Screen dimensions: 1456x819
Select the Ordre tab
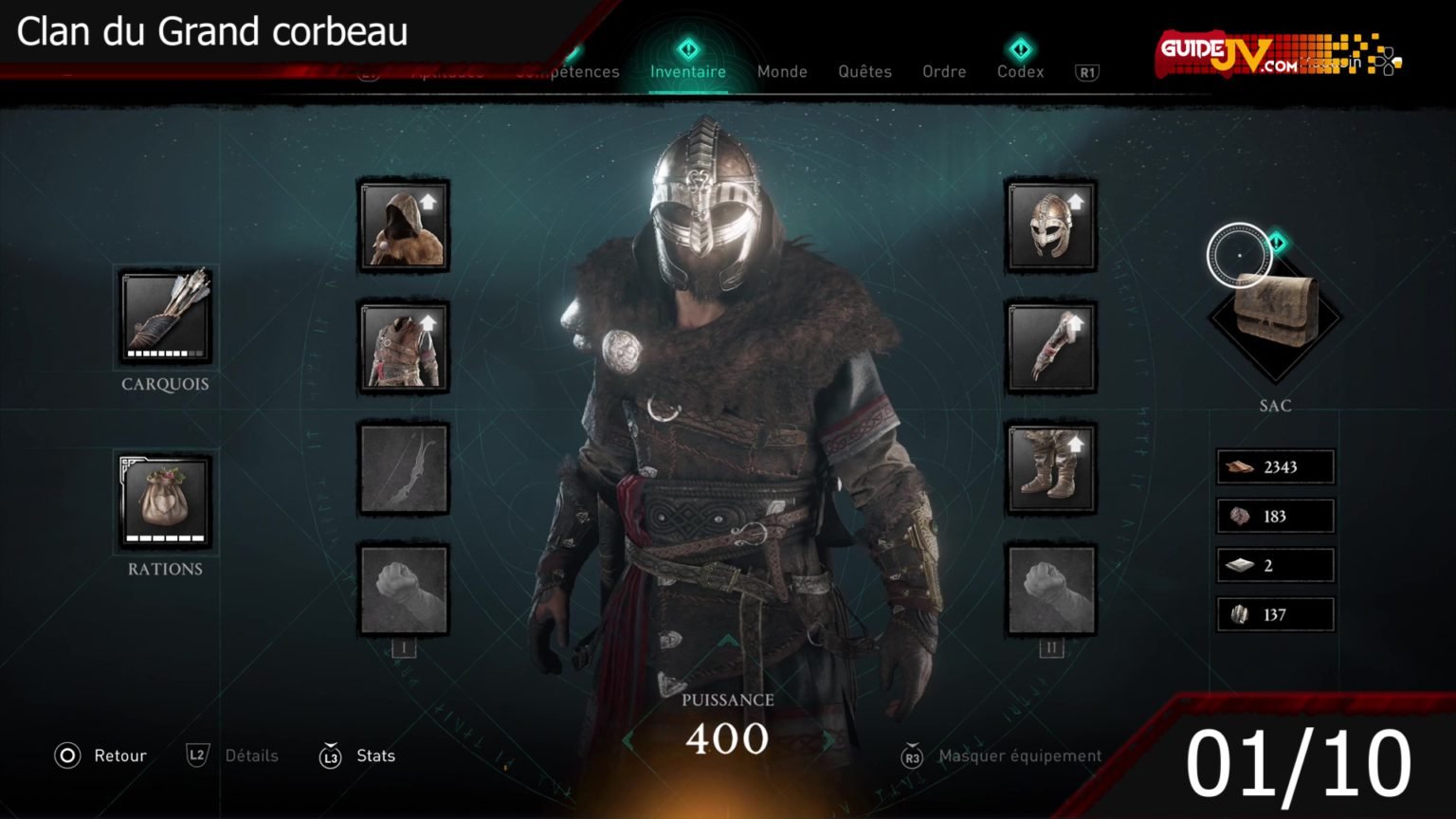pos(944,71)
